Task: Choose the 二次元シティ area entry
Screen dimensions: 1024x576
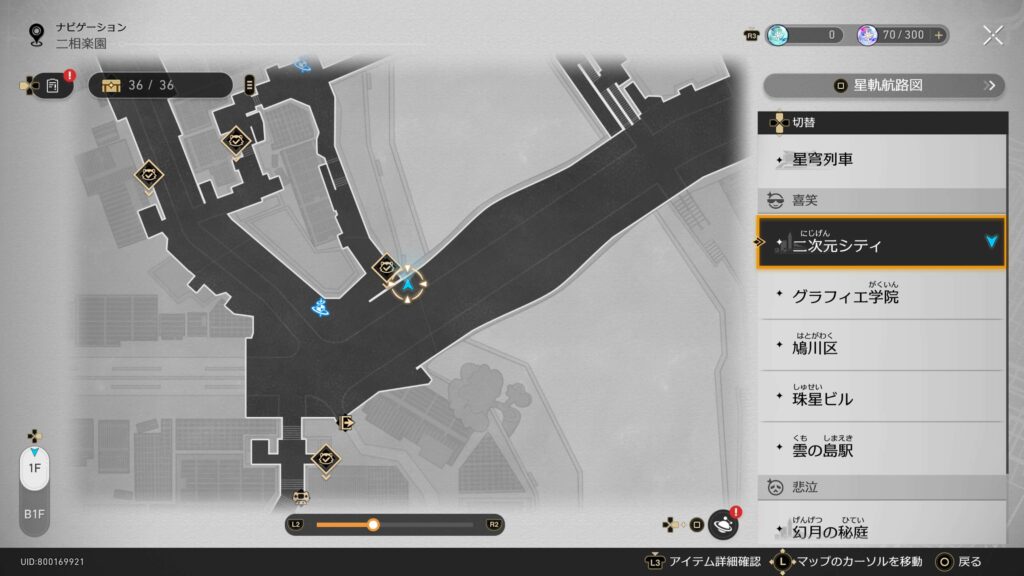Action: point(880,242)
